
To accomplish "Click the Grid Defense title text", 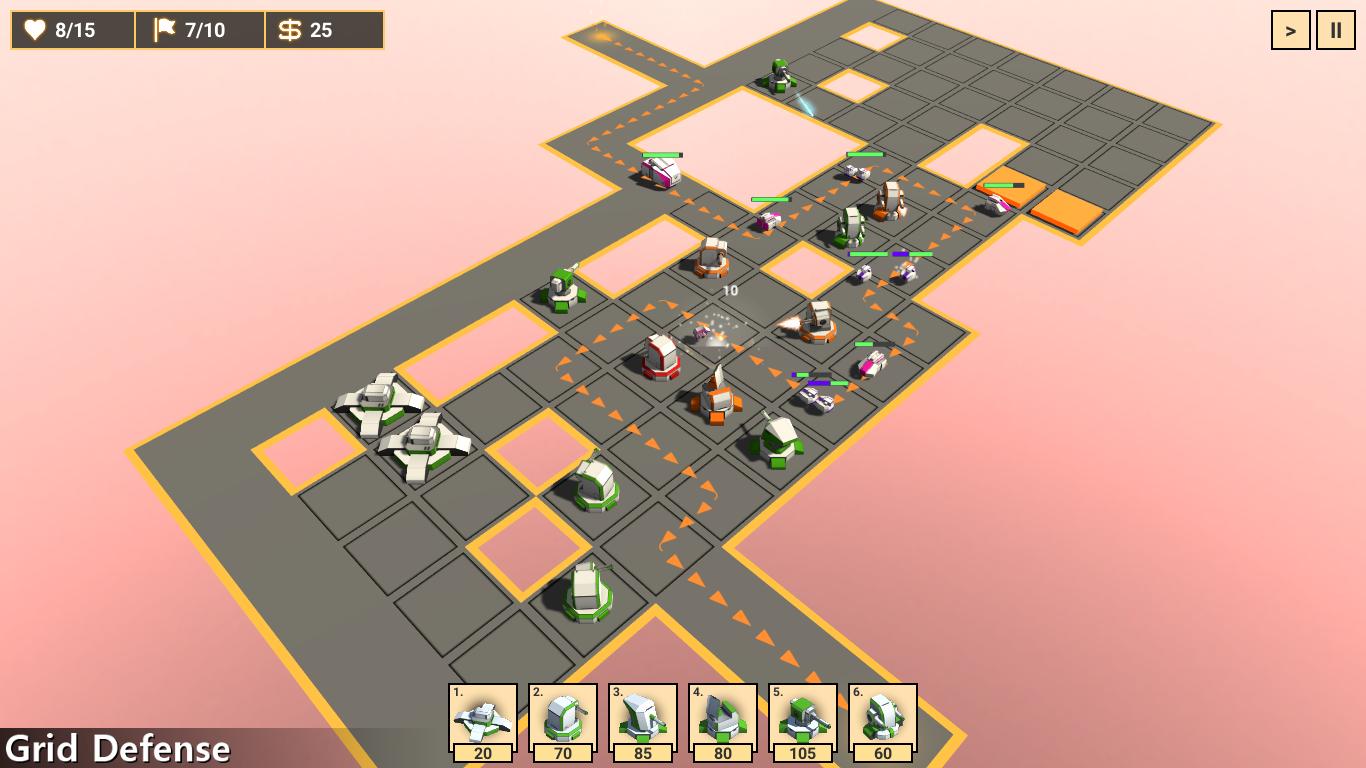I will 120,746.
